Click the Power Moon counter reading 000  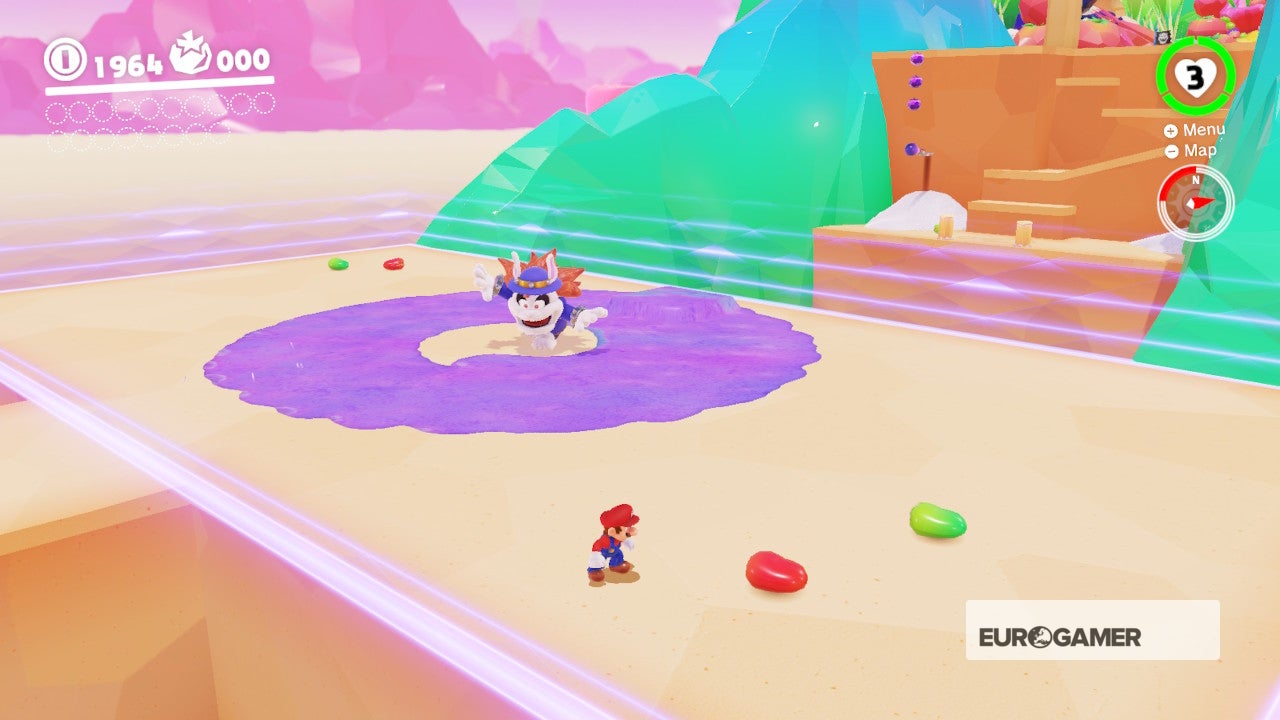(x=243, y=60)
